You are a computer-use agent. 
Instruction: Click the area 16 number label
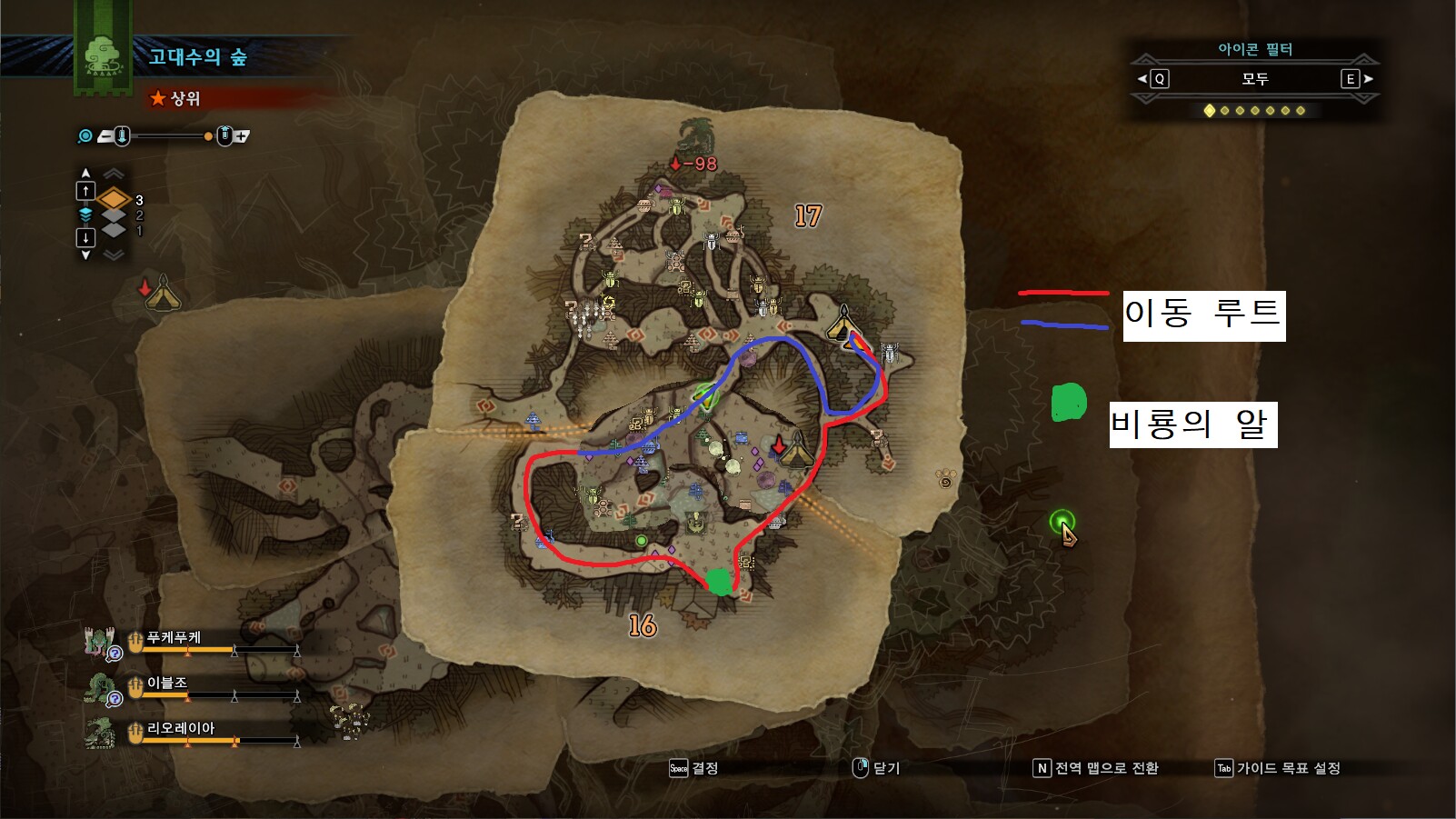tap(643, 625)
